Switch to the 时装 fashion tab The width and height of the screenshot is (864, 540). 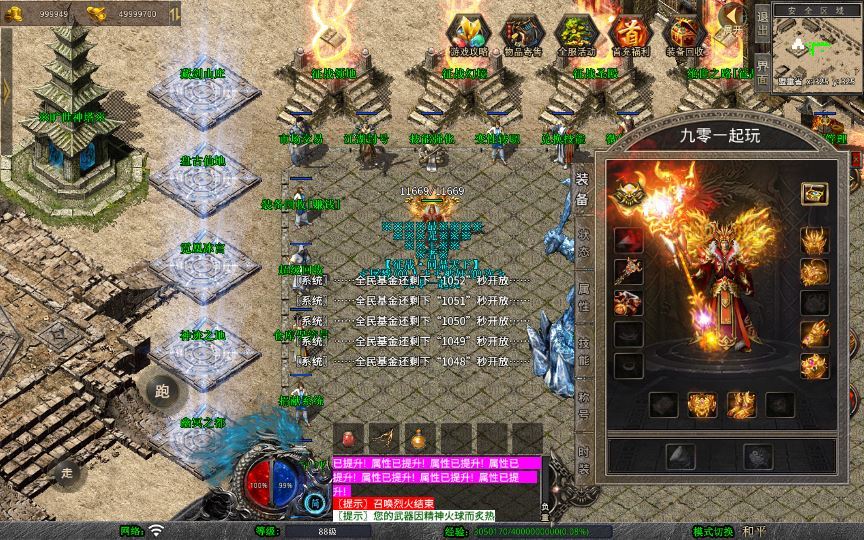pyautogui.click(x=582, y=462)
